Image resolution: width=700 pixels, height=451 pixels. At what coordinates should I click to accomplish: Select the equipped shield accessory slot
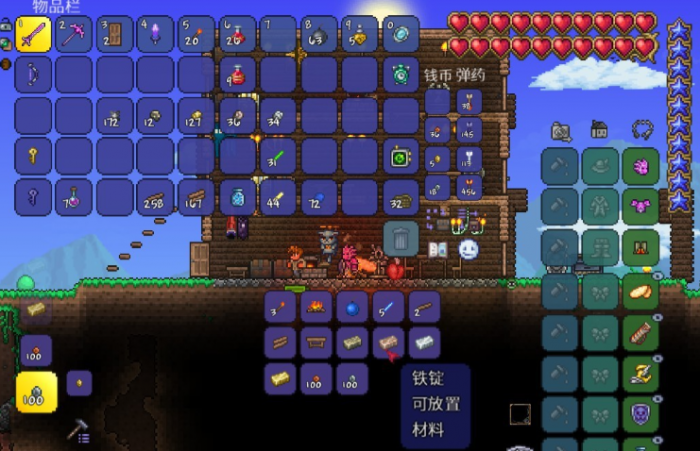pyautogui.click(x=640, y=411)
